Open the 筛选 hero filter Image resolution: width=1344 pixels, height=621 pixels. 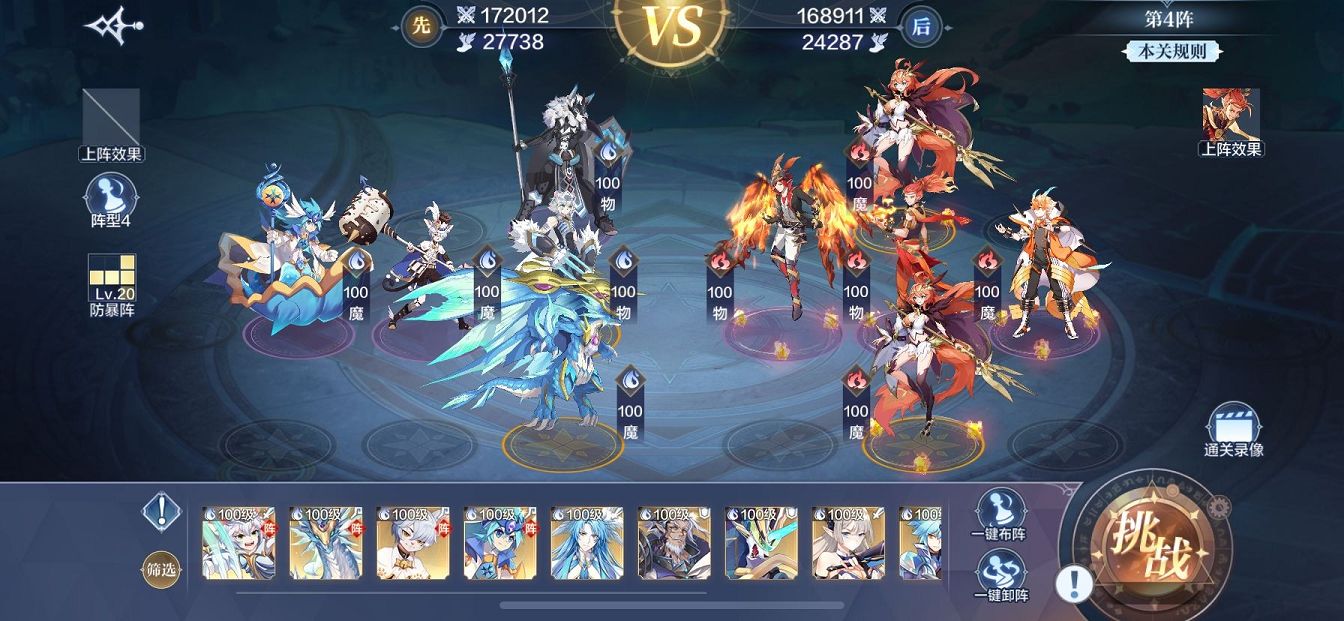click(x=160, y=569)
